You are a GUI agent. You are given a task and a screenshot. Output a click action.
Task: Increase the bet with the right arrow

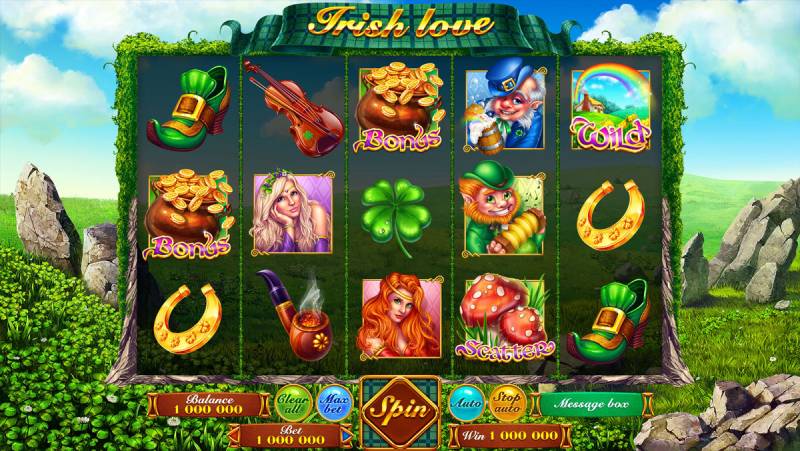(x=346, y=437)
